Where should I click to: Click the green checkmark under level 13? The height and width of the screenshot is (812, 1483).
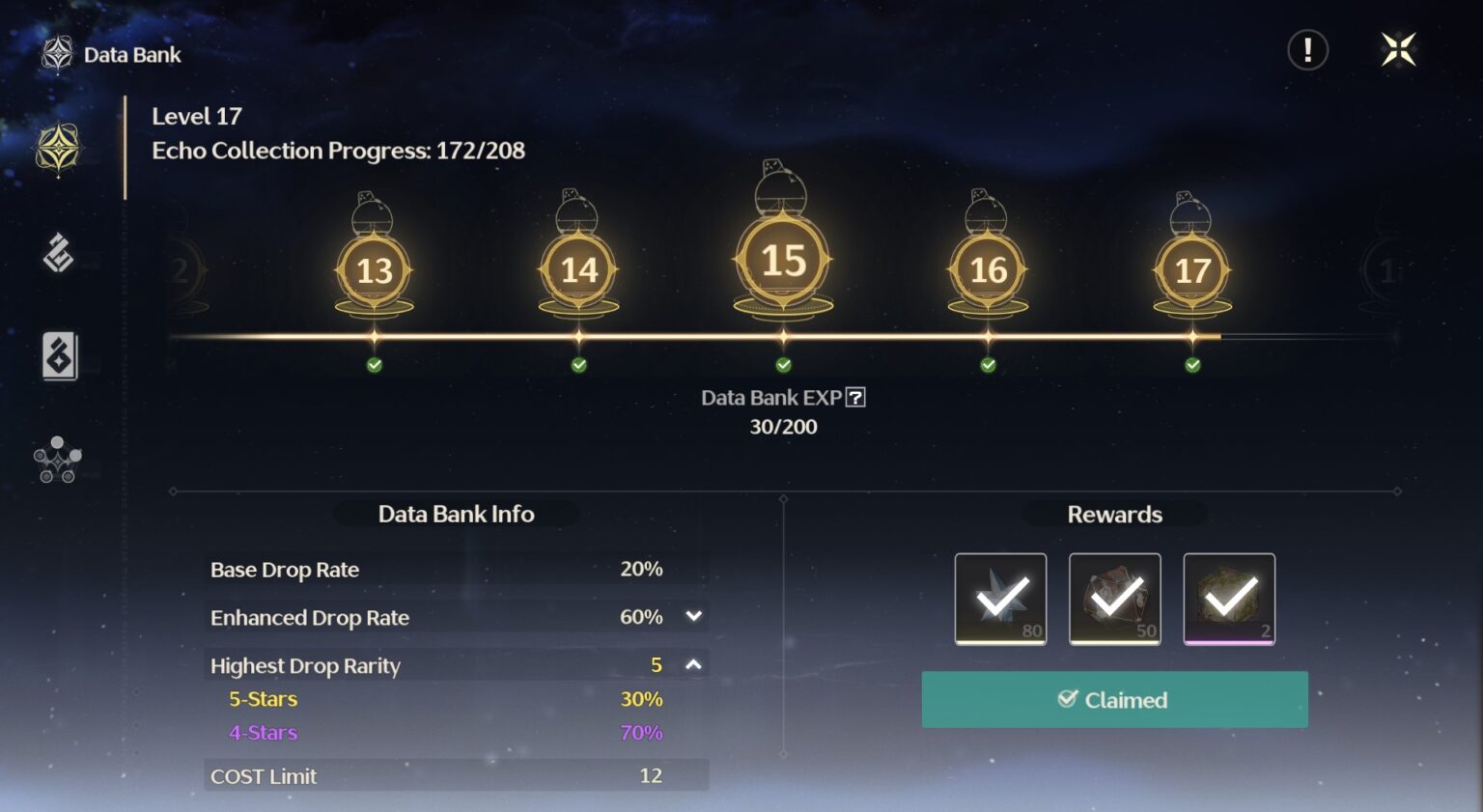374,364
